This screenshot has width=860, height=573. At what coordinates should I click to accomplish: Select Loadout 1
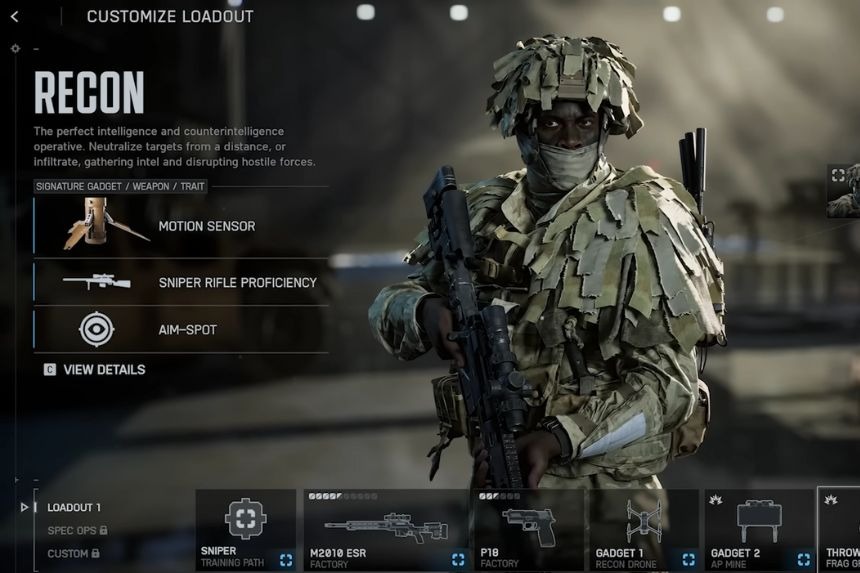click(x=74, y=508)
